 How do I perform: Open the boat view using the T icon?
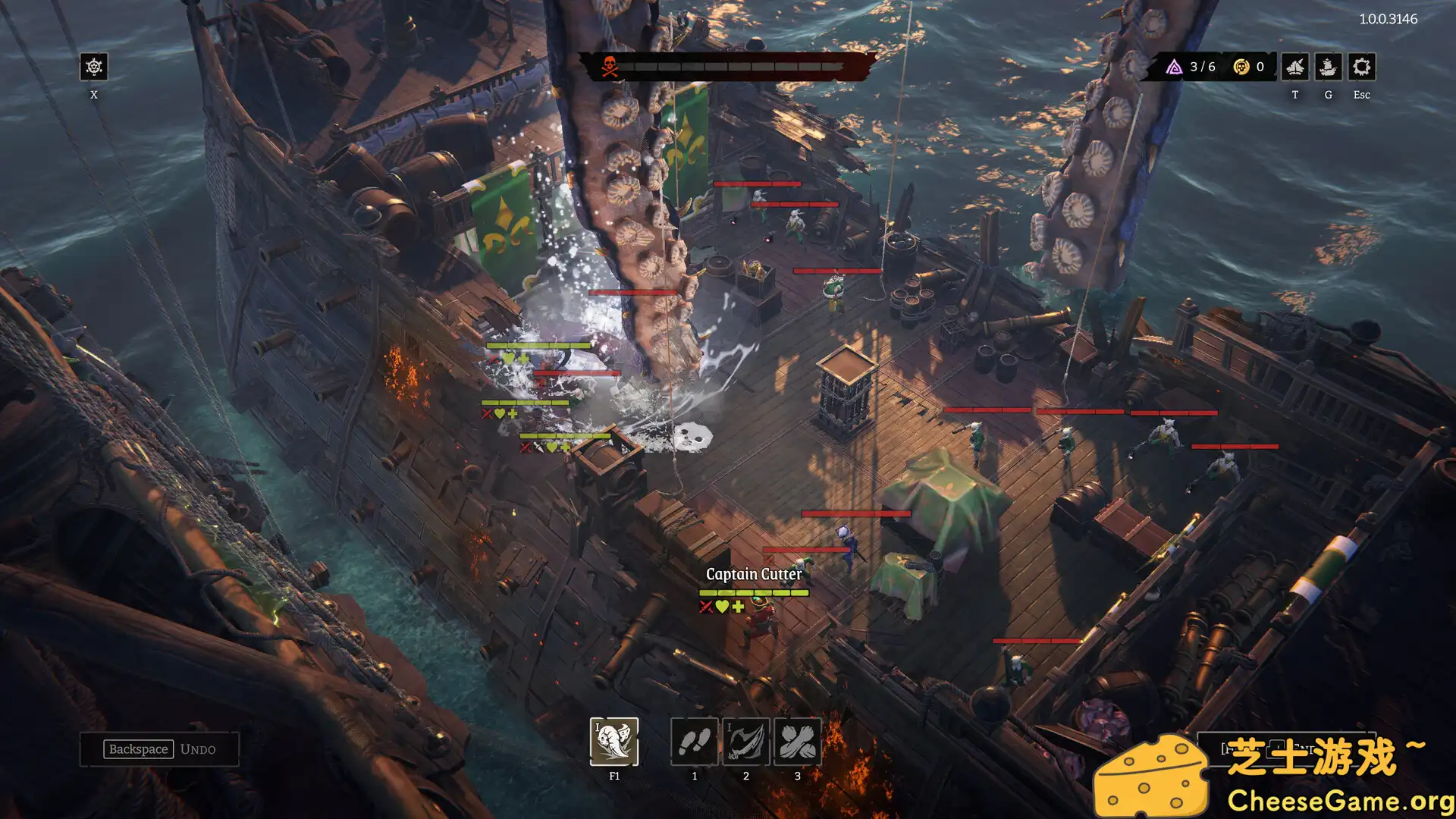pos(1295,67)
